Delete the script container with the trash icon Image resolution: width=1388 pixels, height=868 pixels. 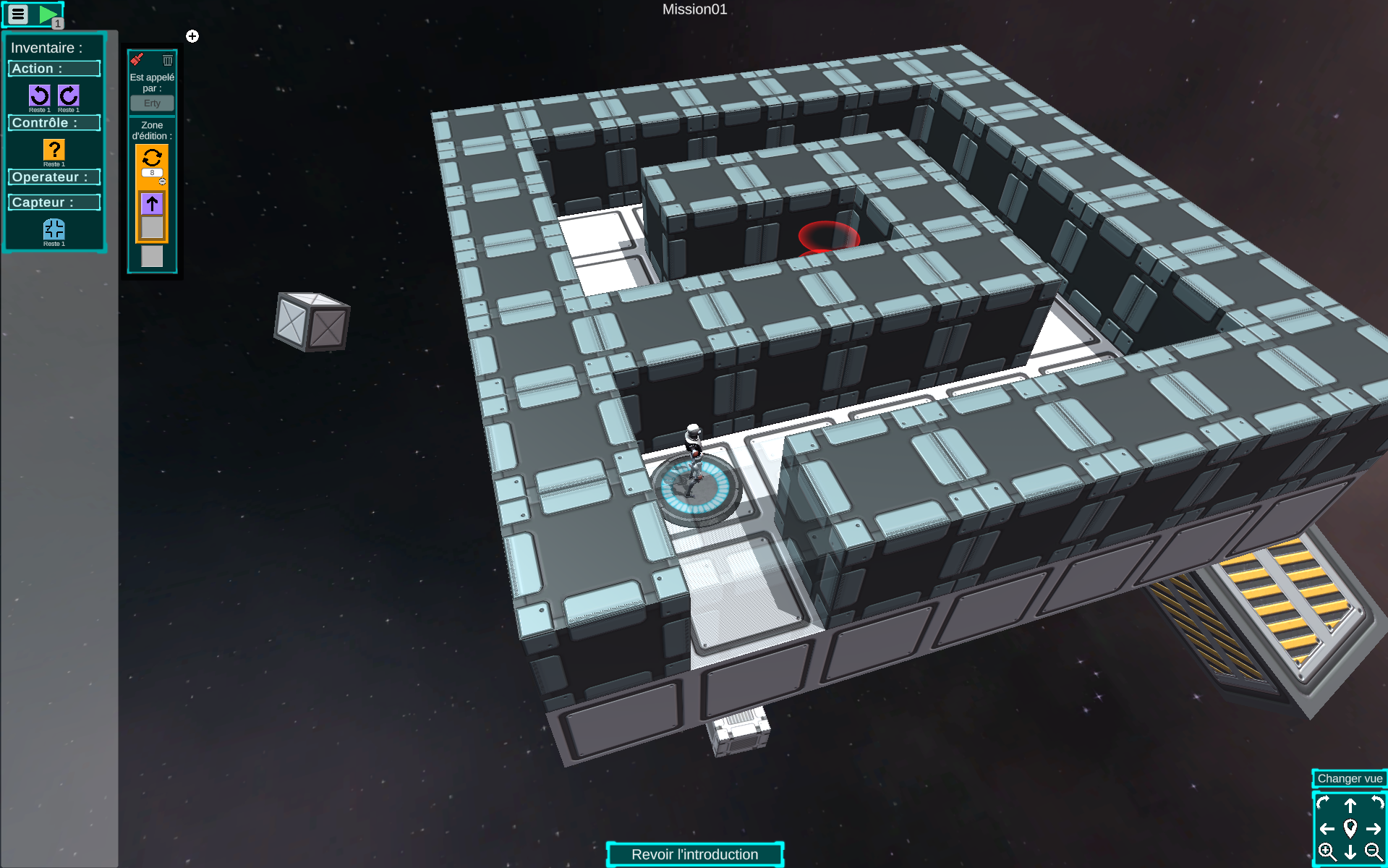[x=168, y=60]
